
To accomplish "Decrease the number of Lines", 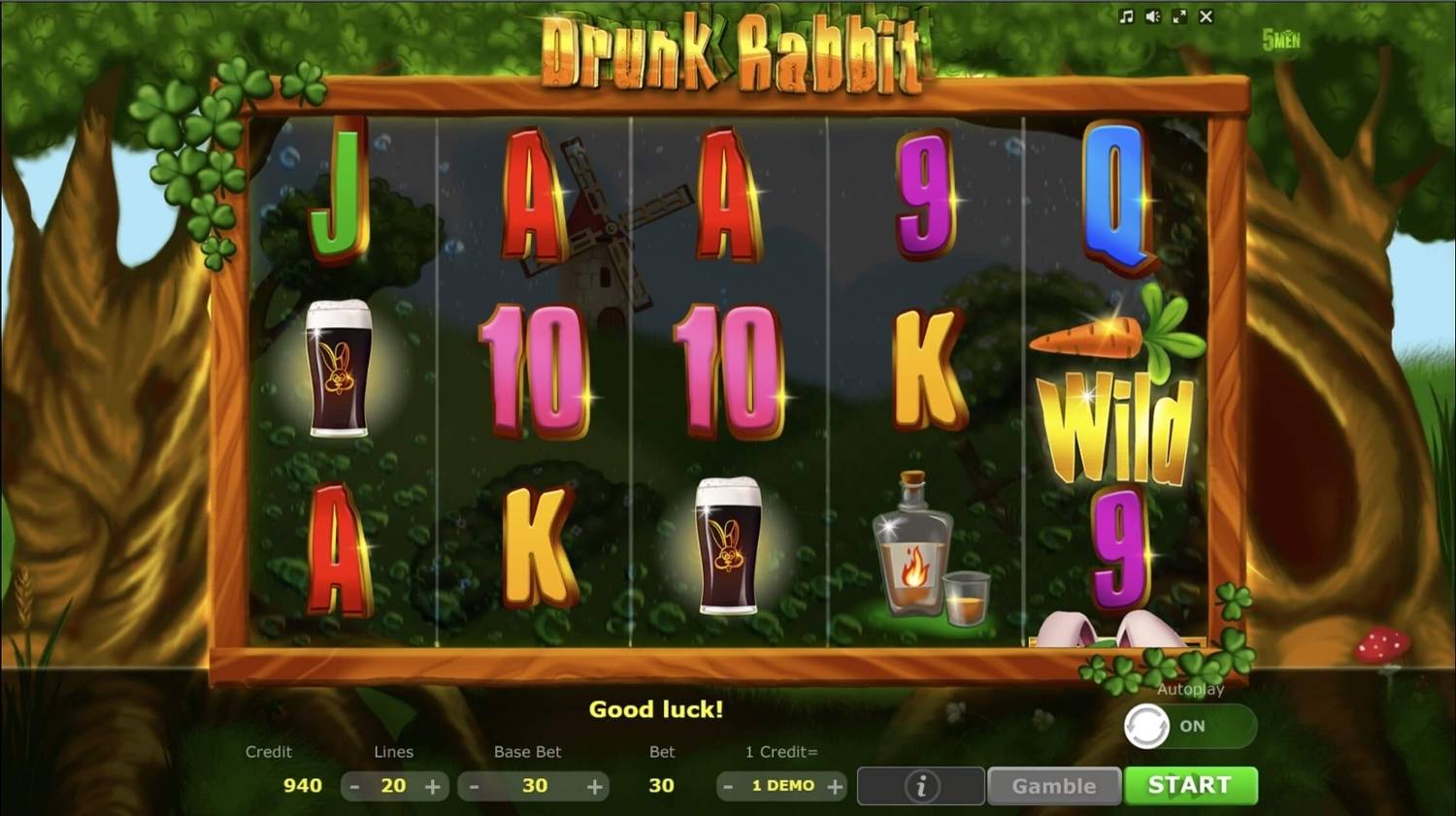I will pos(355,786).
